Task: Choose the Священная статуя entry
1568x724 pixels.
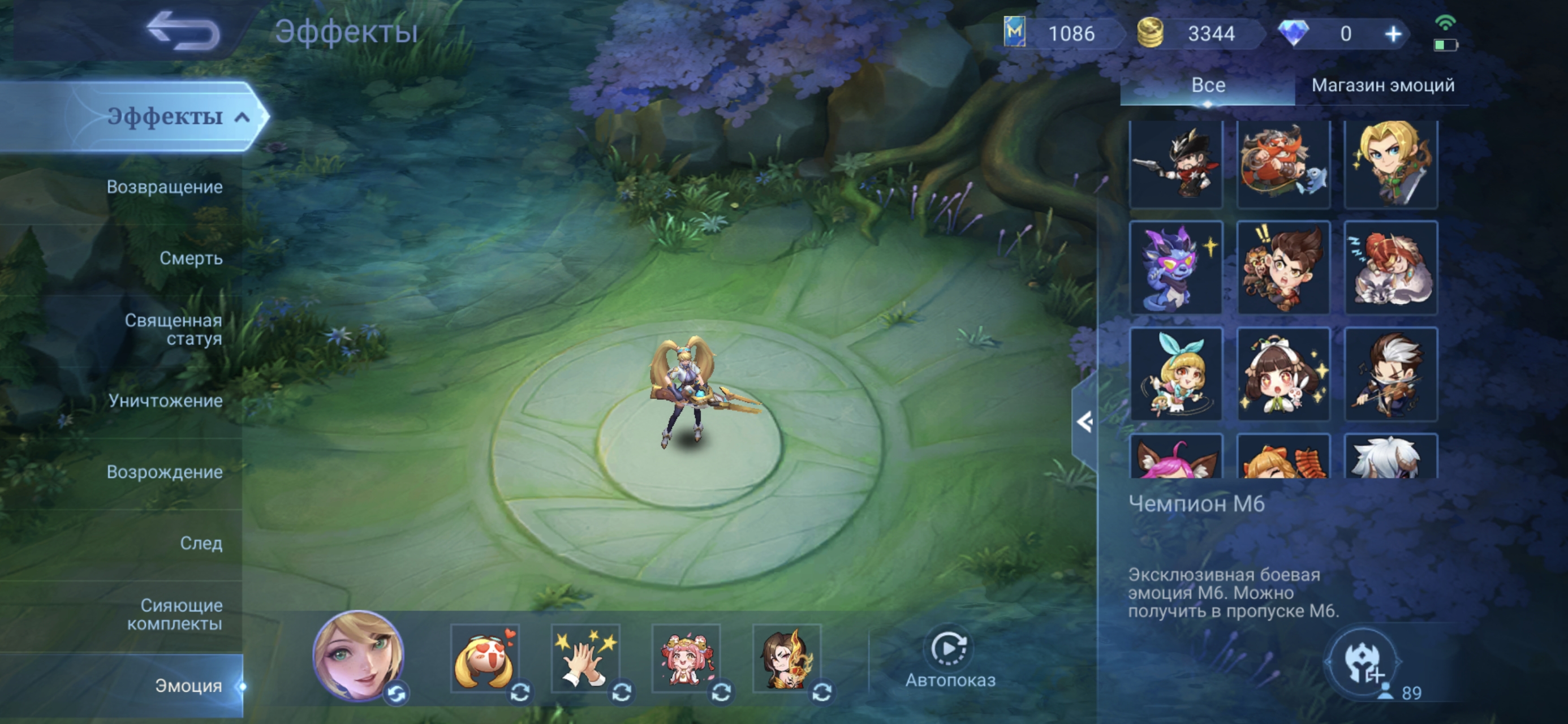Action: [x=173, y=329]
